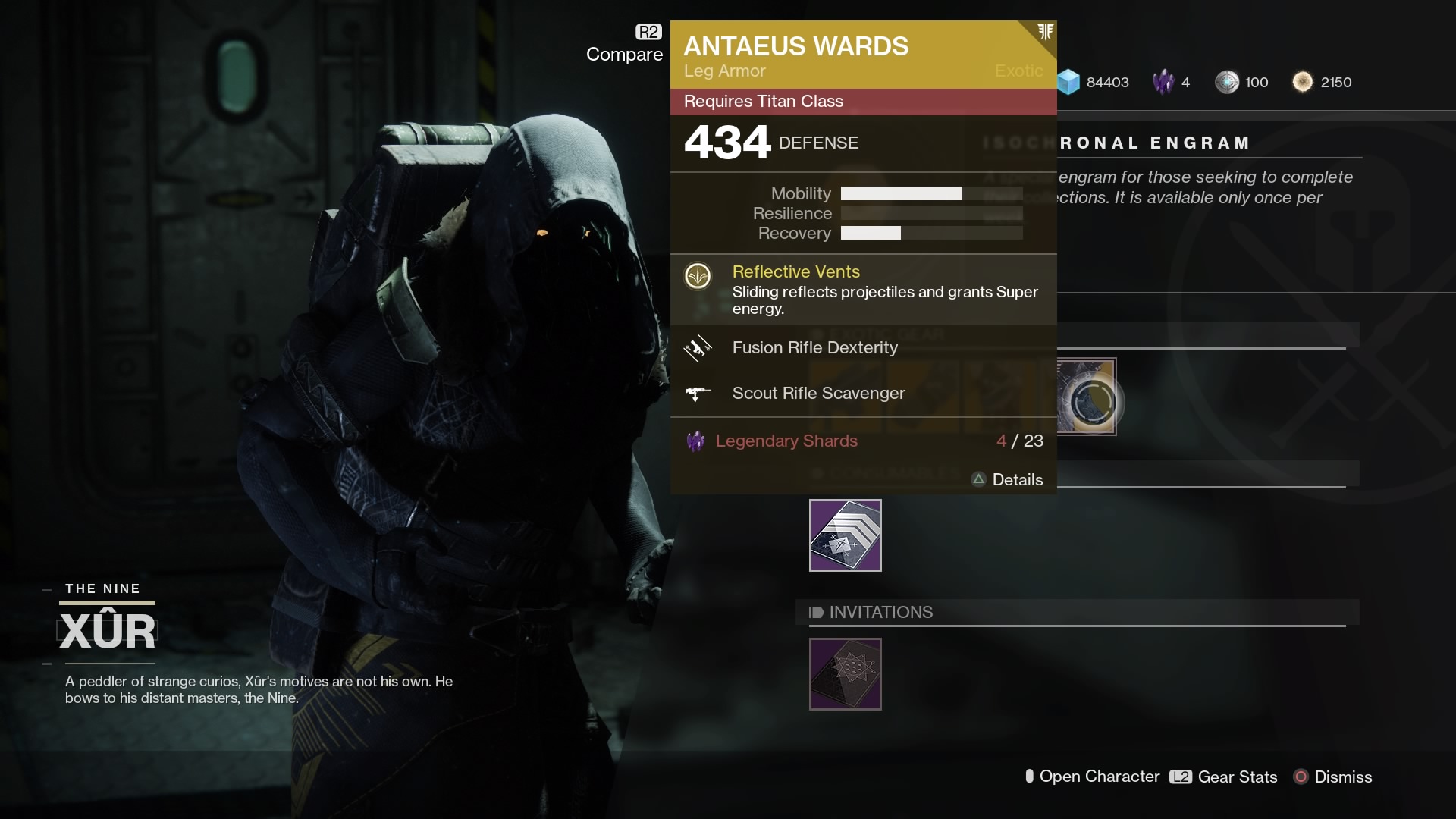The image size is (1456, 819).
Task: Dismiss the vendor screen
Action: pyautogui.click(x=1333, y=777)
